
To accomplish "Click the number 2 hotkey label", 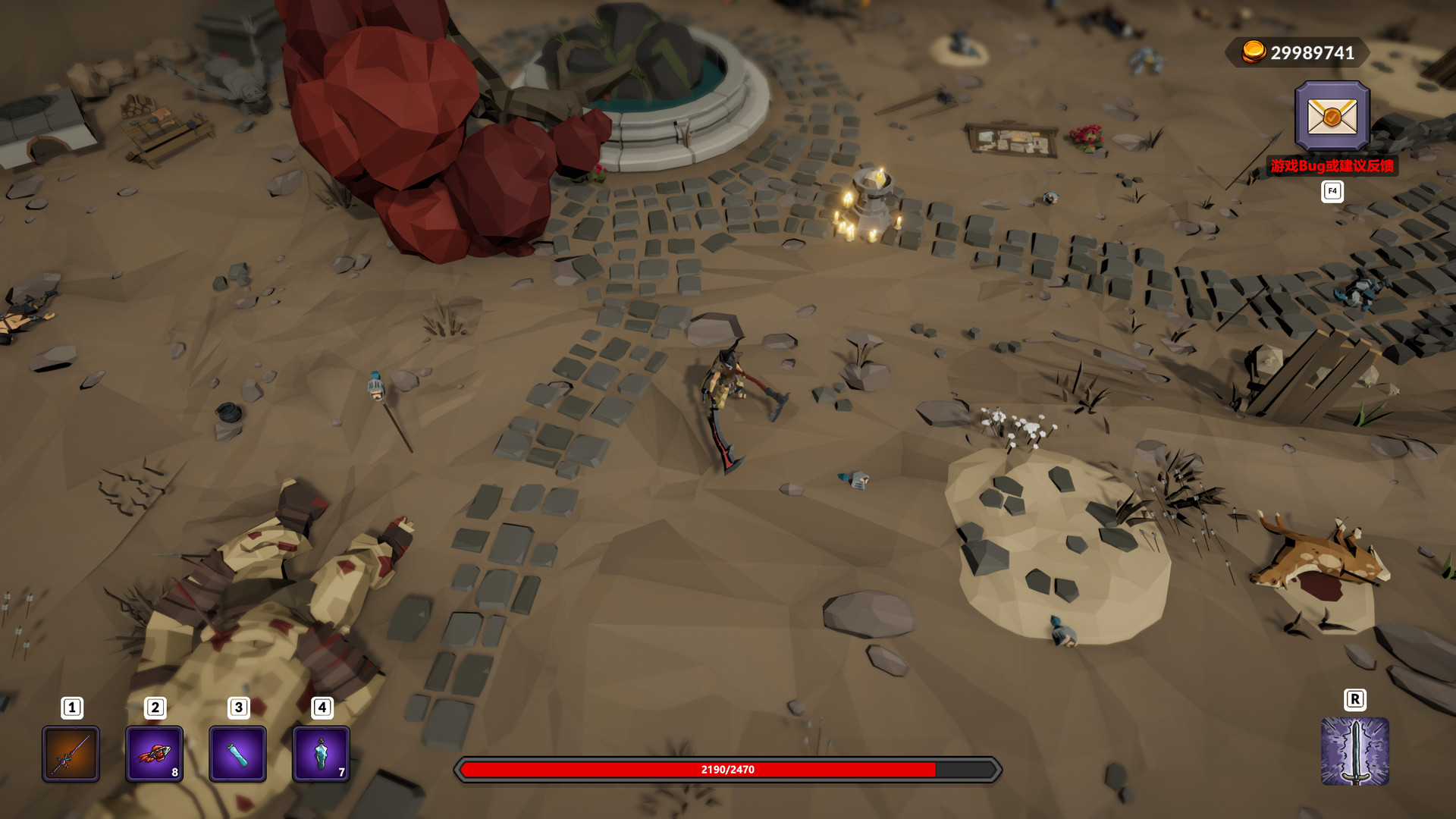I will pyautogui.click(x=155, y=708).
